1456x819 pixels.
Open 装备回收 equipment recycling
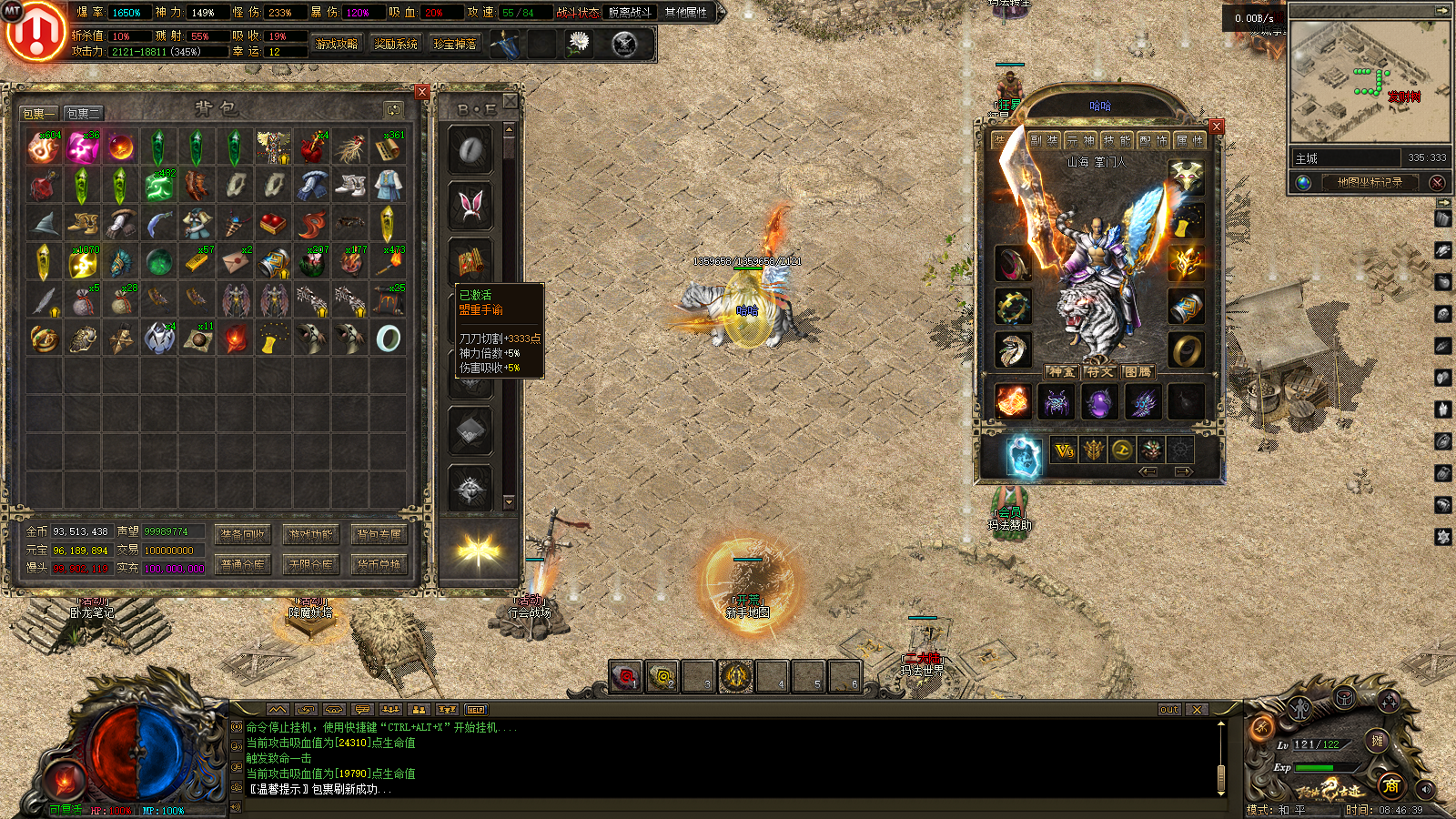[x=242, y=535]
